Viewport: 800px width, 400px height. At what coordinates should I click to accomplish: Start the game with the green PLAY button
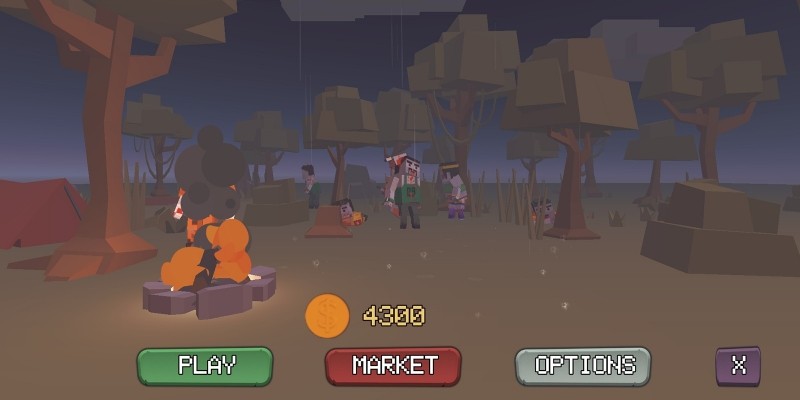[205, 365]
